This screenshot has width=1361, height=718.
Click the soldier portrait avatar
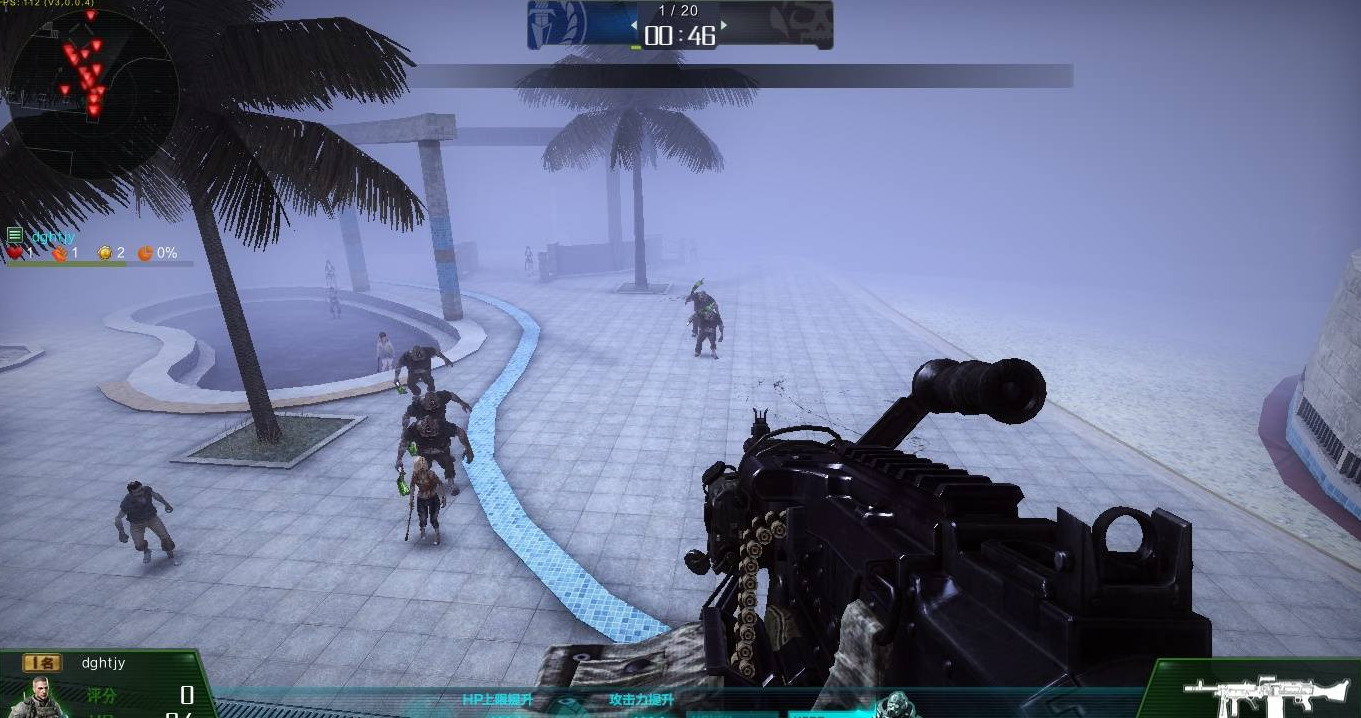(x=40, y=697)
